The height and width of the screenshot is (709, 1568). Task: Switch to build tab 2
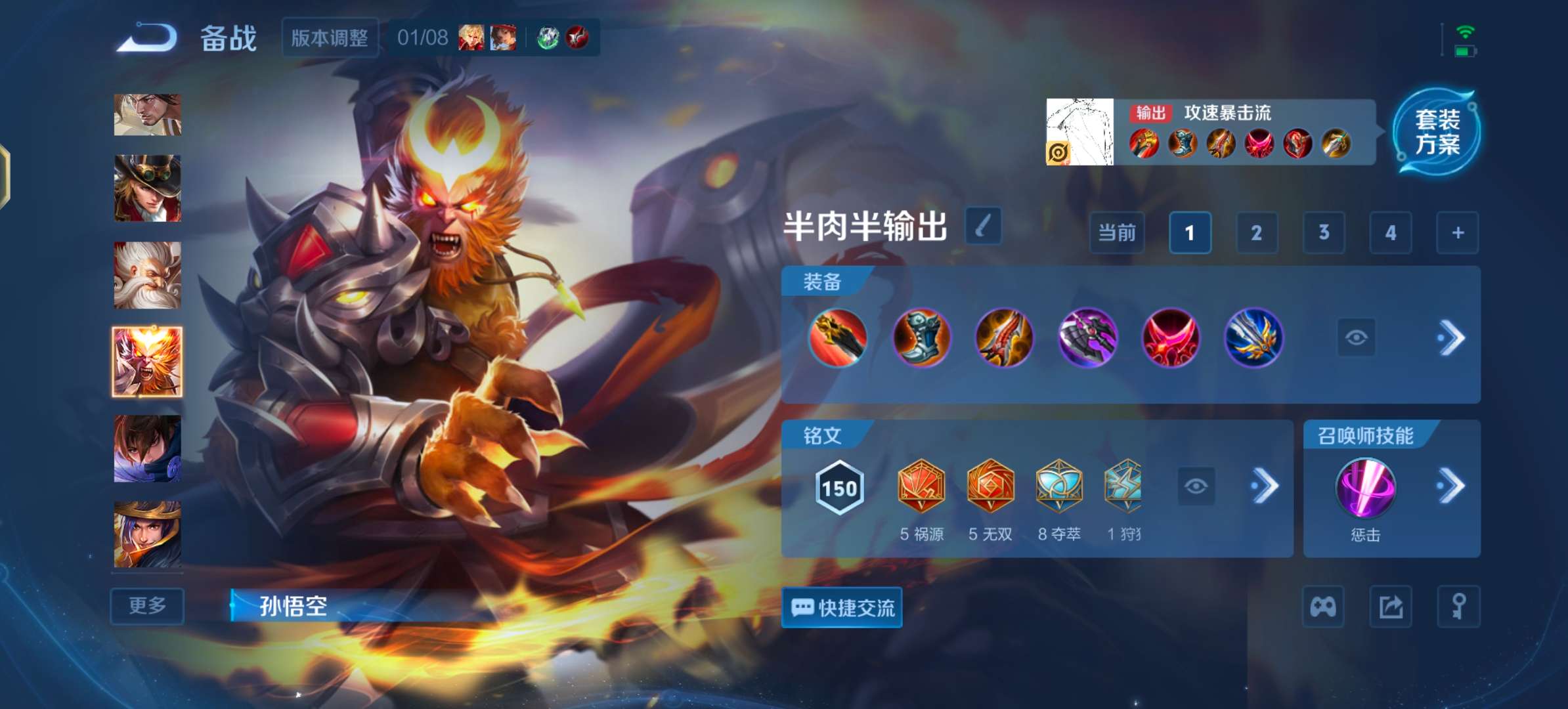(x=1257, y=233)
